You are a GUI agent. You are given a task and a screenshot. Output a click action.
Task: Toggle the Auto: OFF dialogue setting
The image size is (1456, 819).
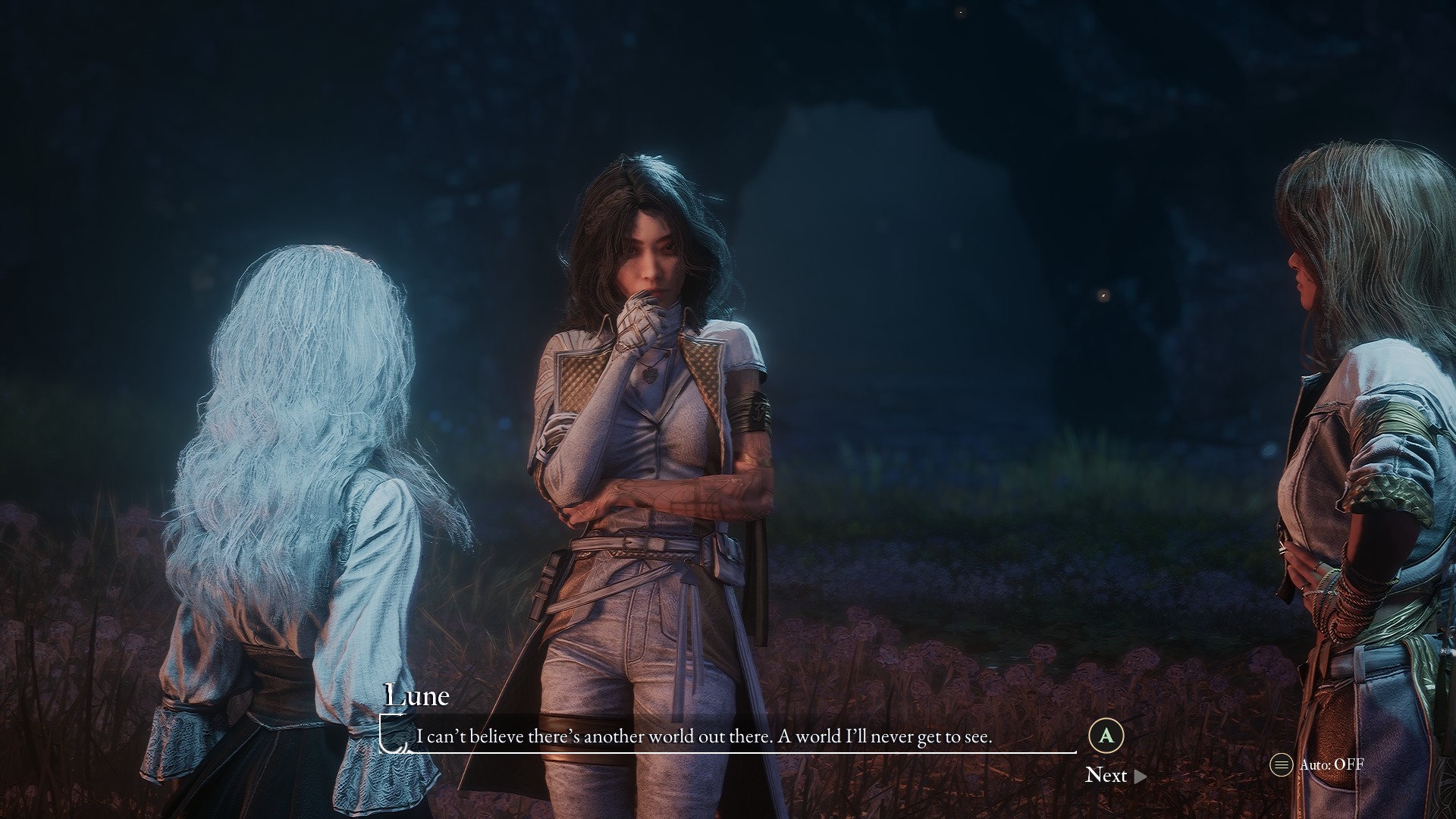point(1317,764)
